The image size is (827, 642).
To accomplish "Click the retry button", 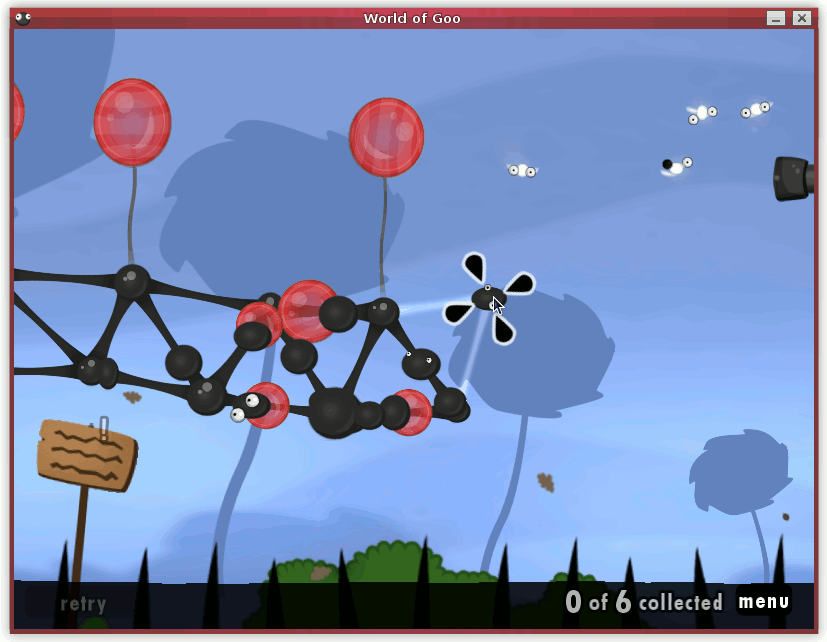I will point(83,603).
